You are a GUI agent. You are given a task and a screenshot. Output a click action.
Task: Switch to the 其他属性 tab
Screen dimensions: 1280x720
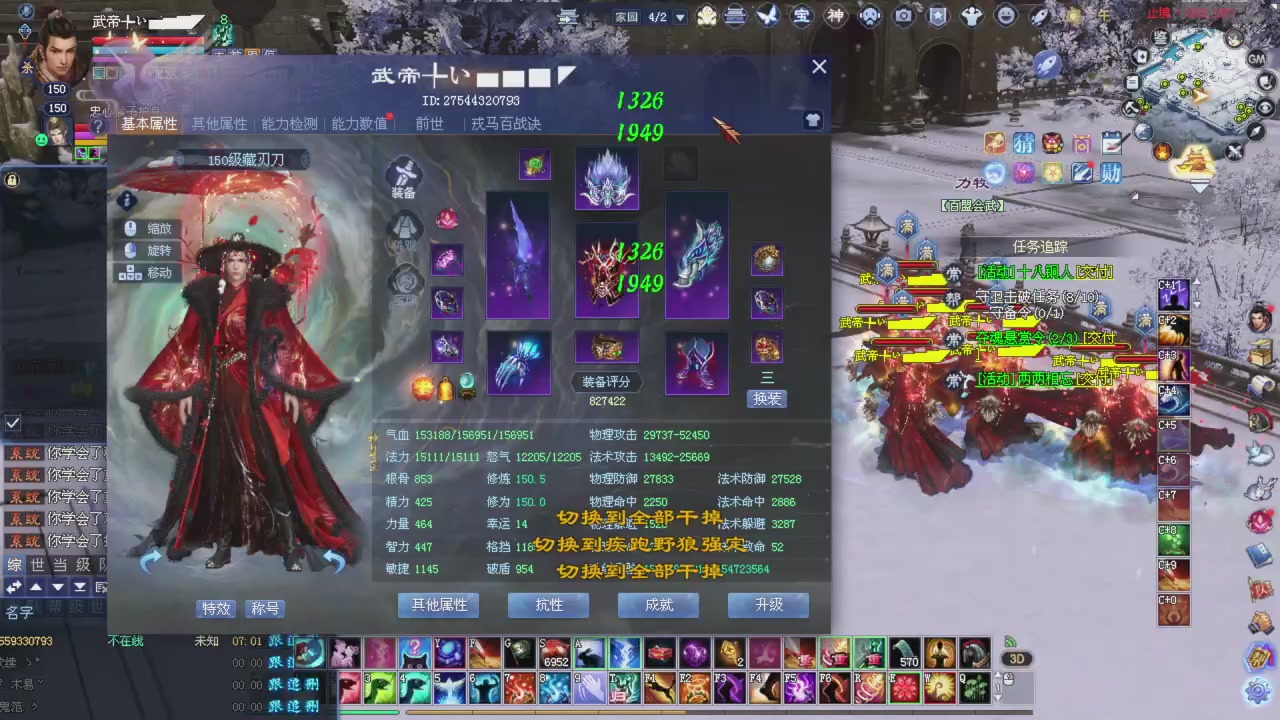coord(219,124)
